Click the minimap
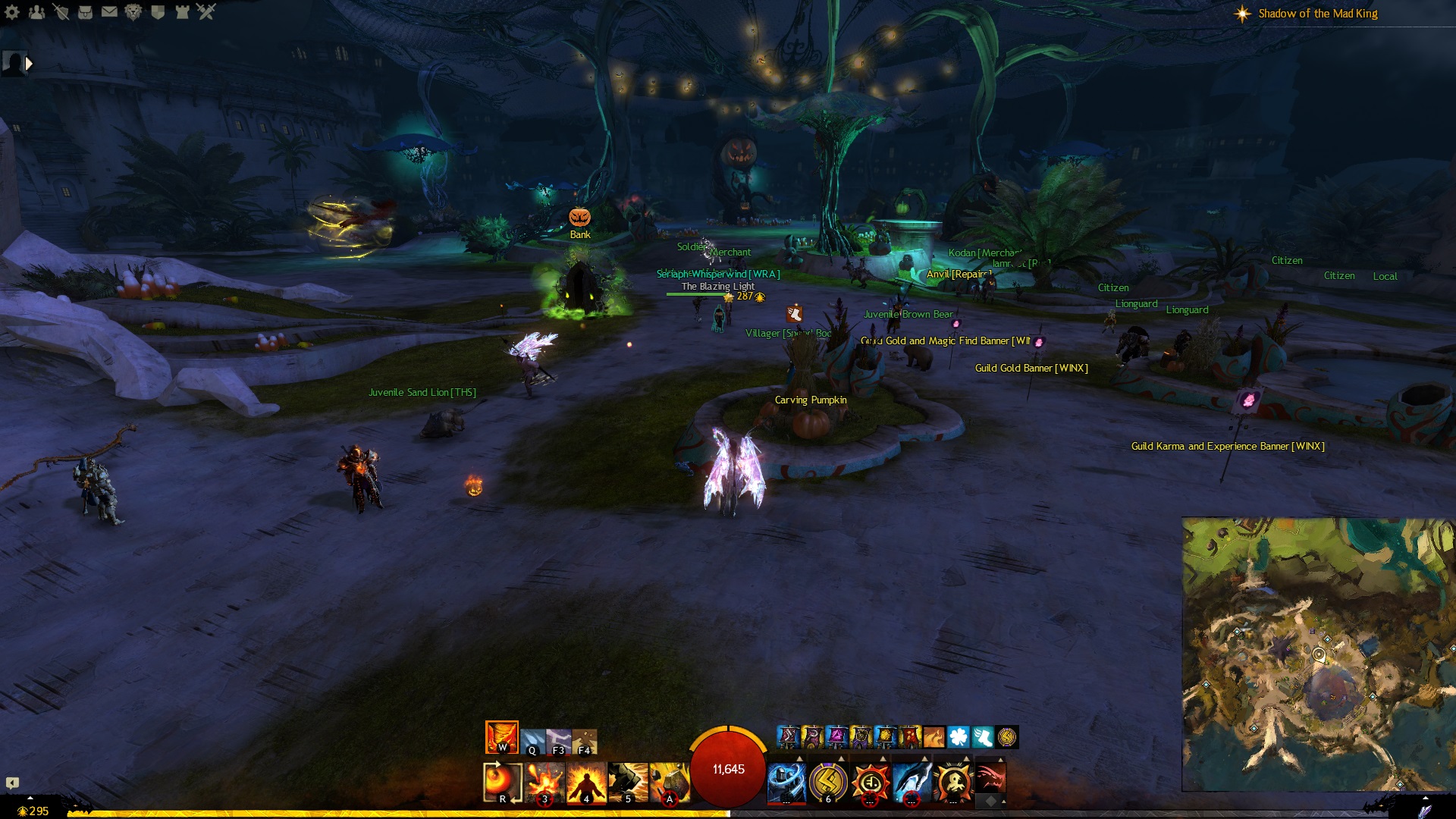 click(1318, 654)
